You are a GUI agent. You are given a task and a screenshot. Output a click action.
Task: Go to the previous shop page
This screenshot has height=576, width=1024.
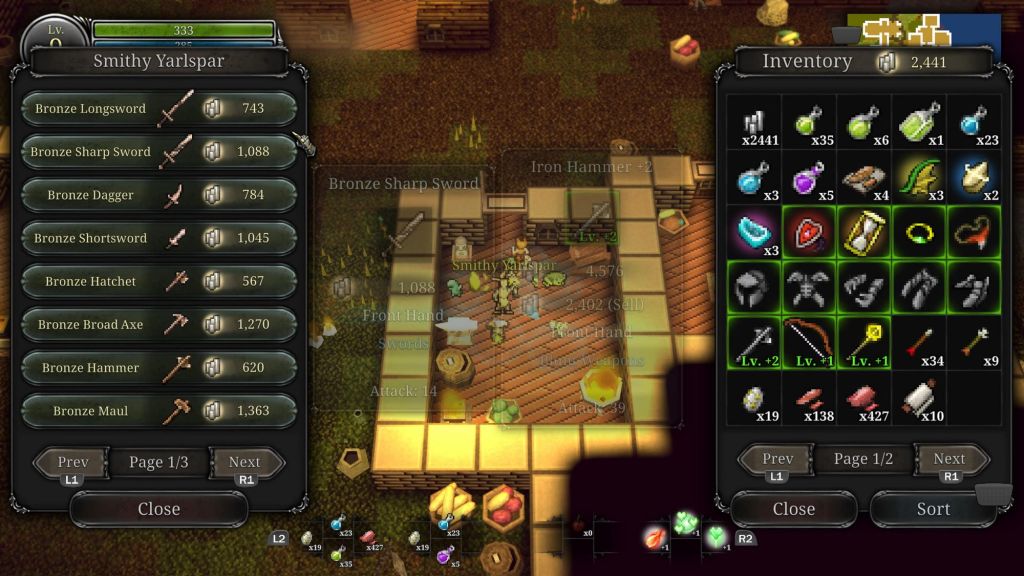click(x=72, y=462)
